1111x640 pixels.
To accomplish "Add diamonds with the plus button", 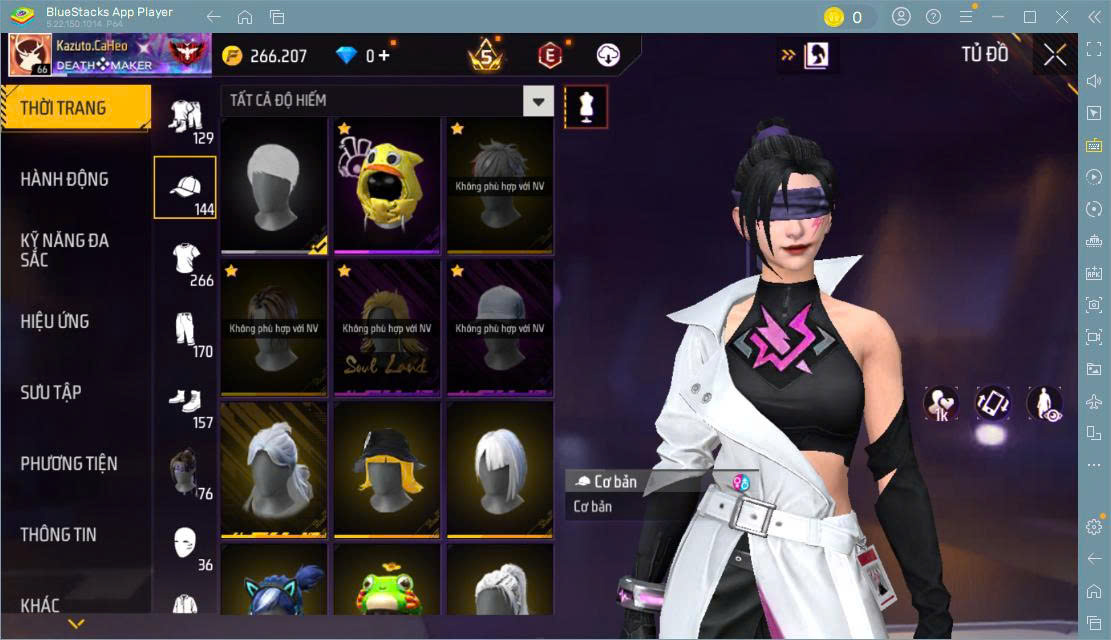I will pos(384,56).
